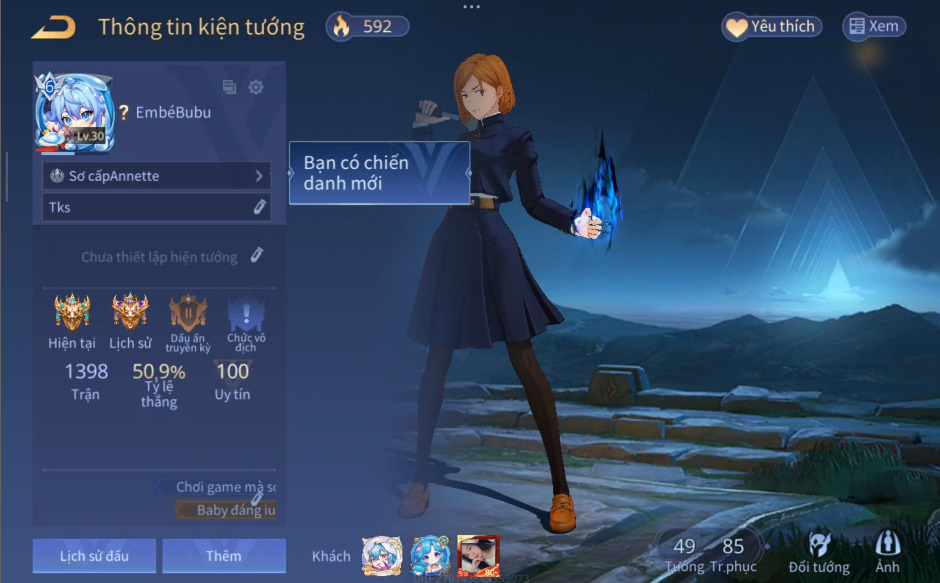Open the 85 Tr.phục skin count

coord(733,553)
